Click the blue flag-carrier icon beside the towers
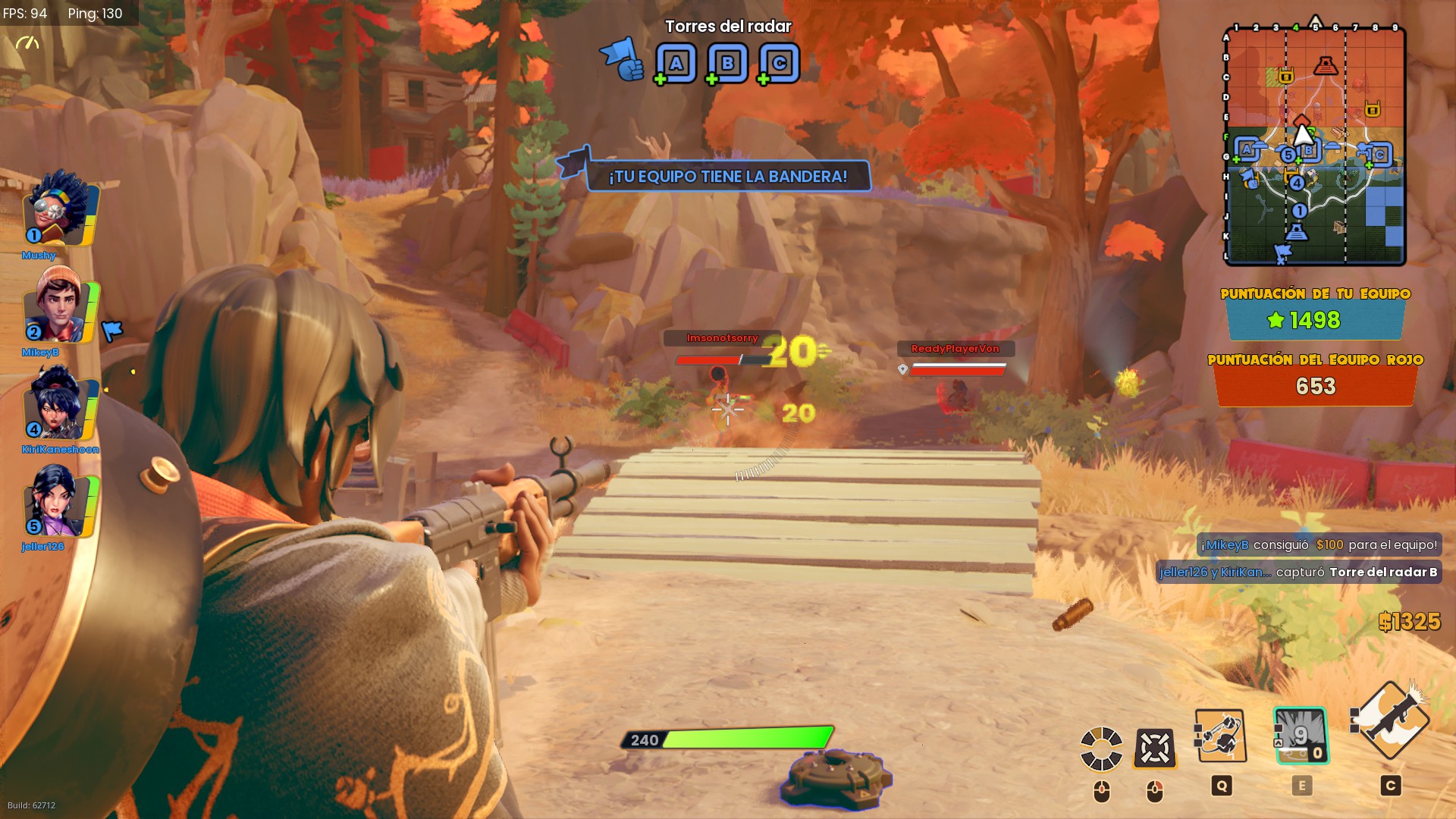The width and height of the screenshot is (1456, 819). [621, 59]
